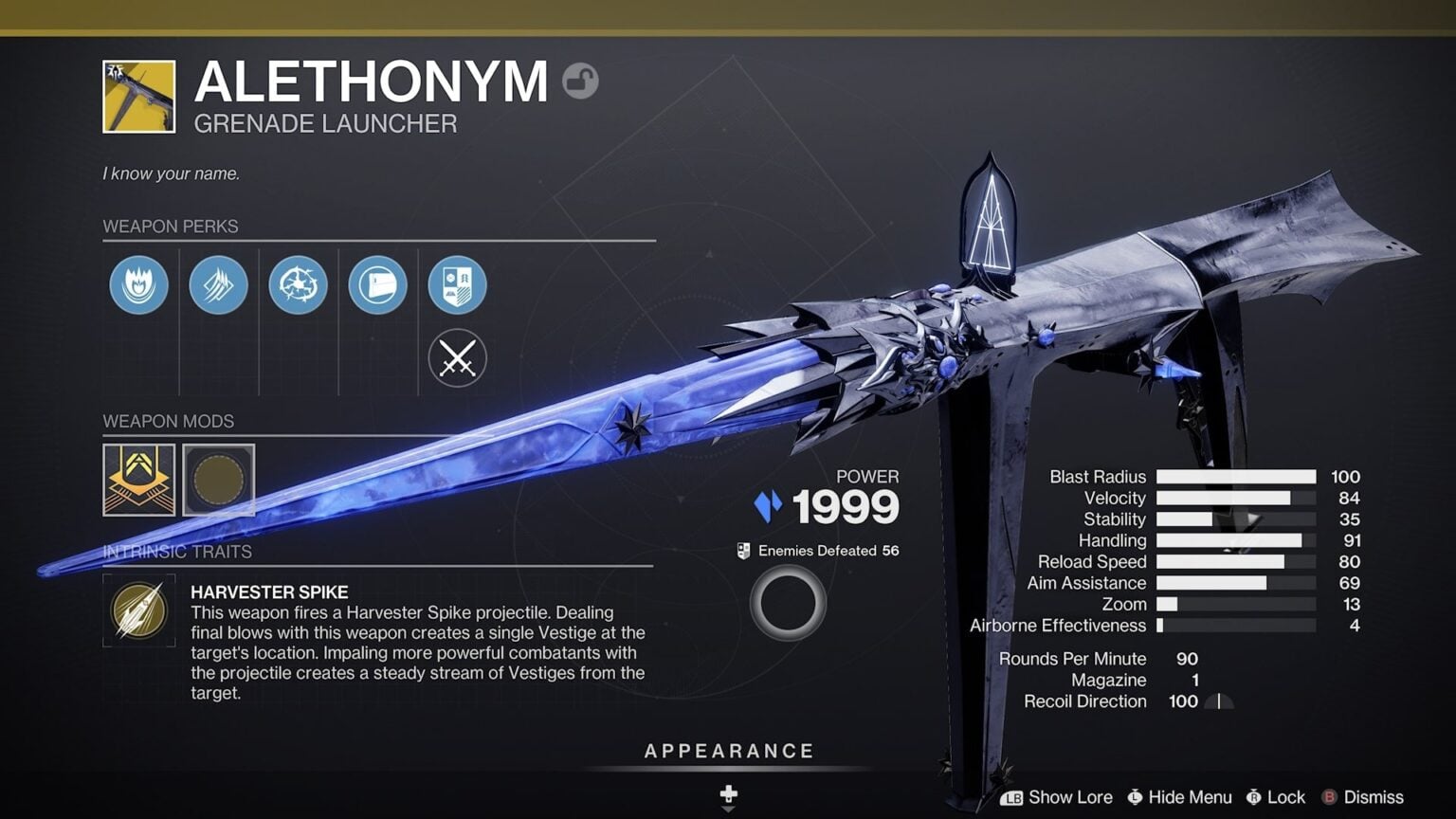This screenshot has height=819, width=1456.
Task: Select the fourth perk showing a magazine
Action: point(377,285)
